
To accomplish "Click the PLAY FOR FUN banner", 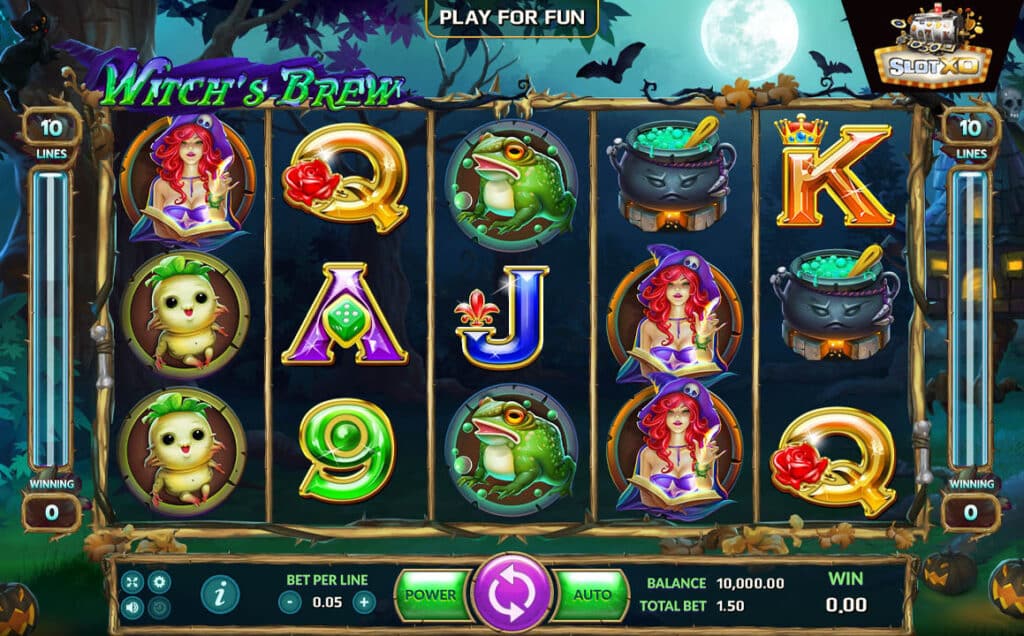I will click(x=512, y=17).
